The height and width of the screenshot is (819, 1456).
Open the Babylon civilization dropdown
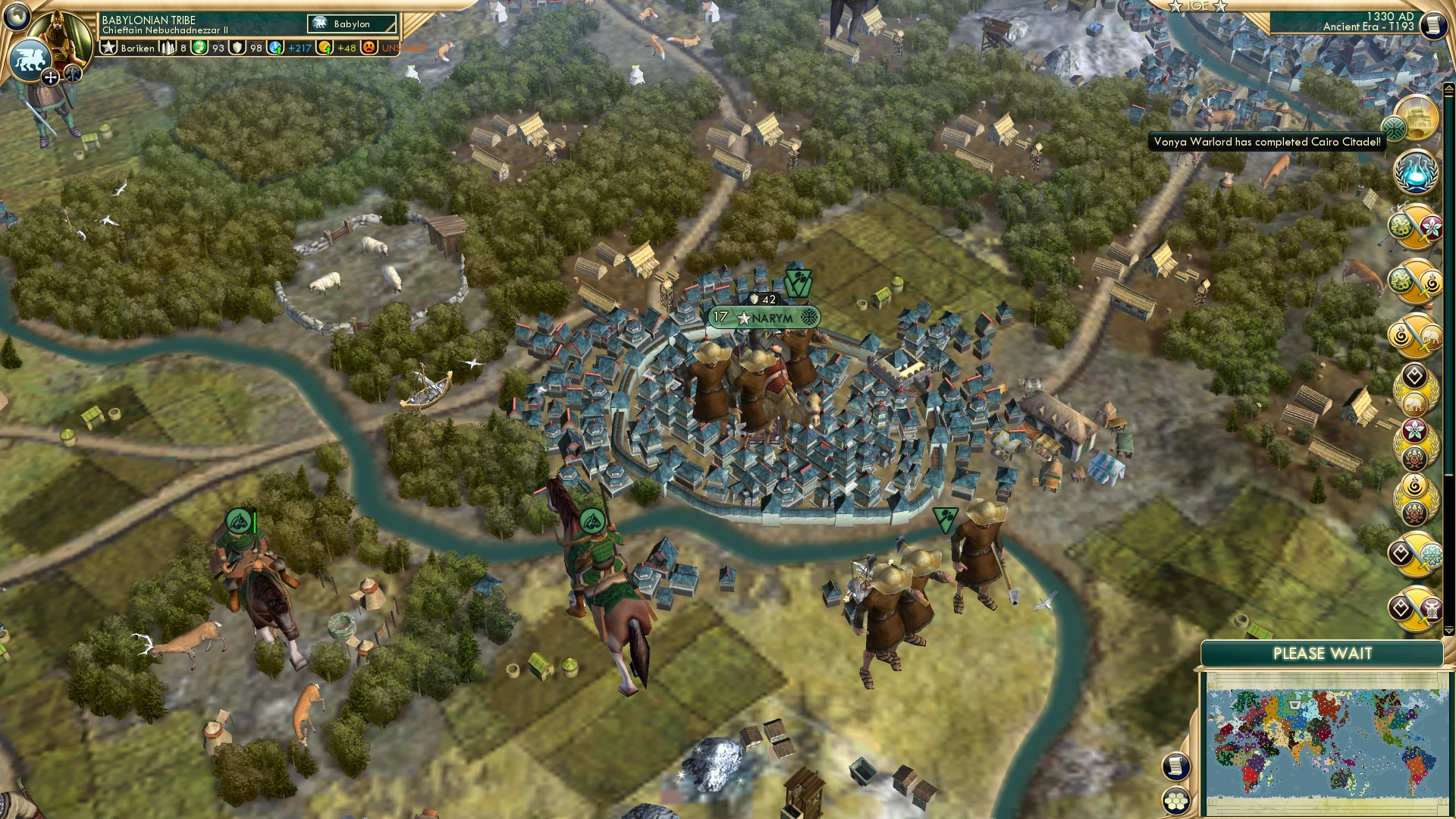pyautogui.click(x=351, y=24)
